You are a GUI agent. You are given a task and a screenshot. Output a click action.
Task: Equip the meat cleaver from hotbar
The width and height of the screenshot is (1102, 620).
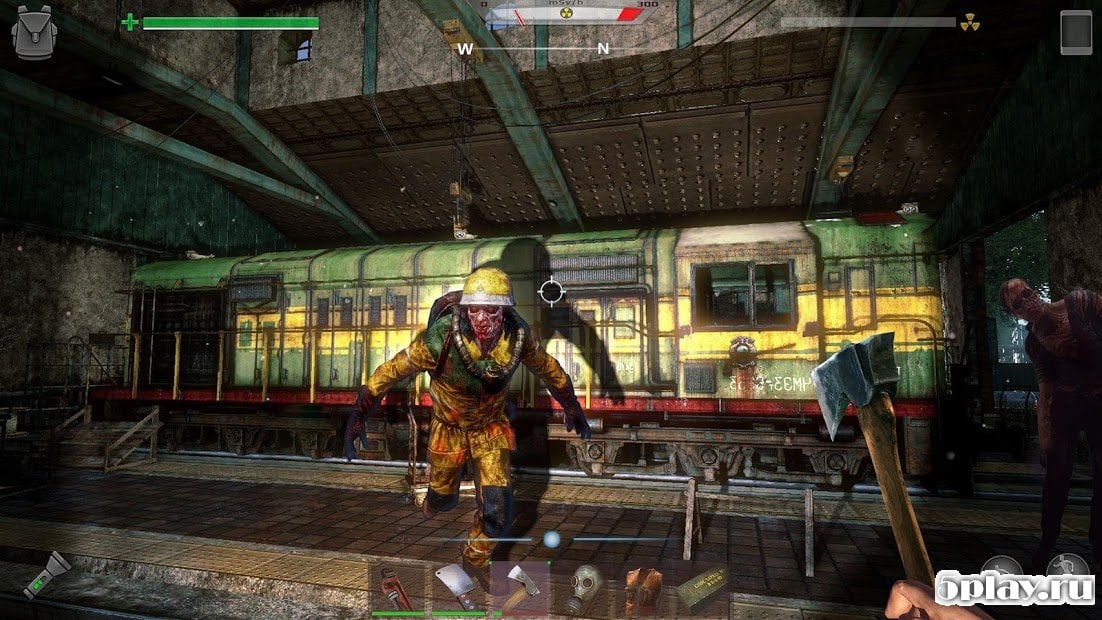[457, 590]
